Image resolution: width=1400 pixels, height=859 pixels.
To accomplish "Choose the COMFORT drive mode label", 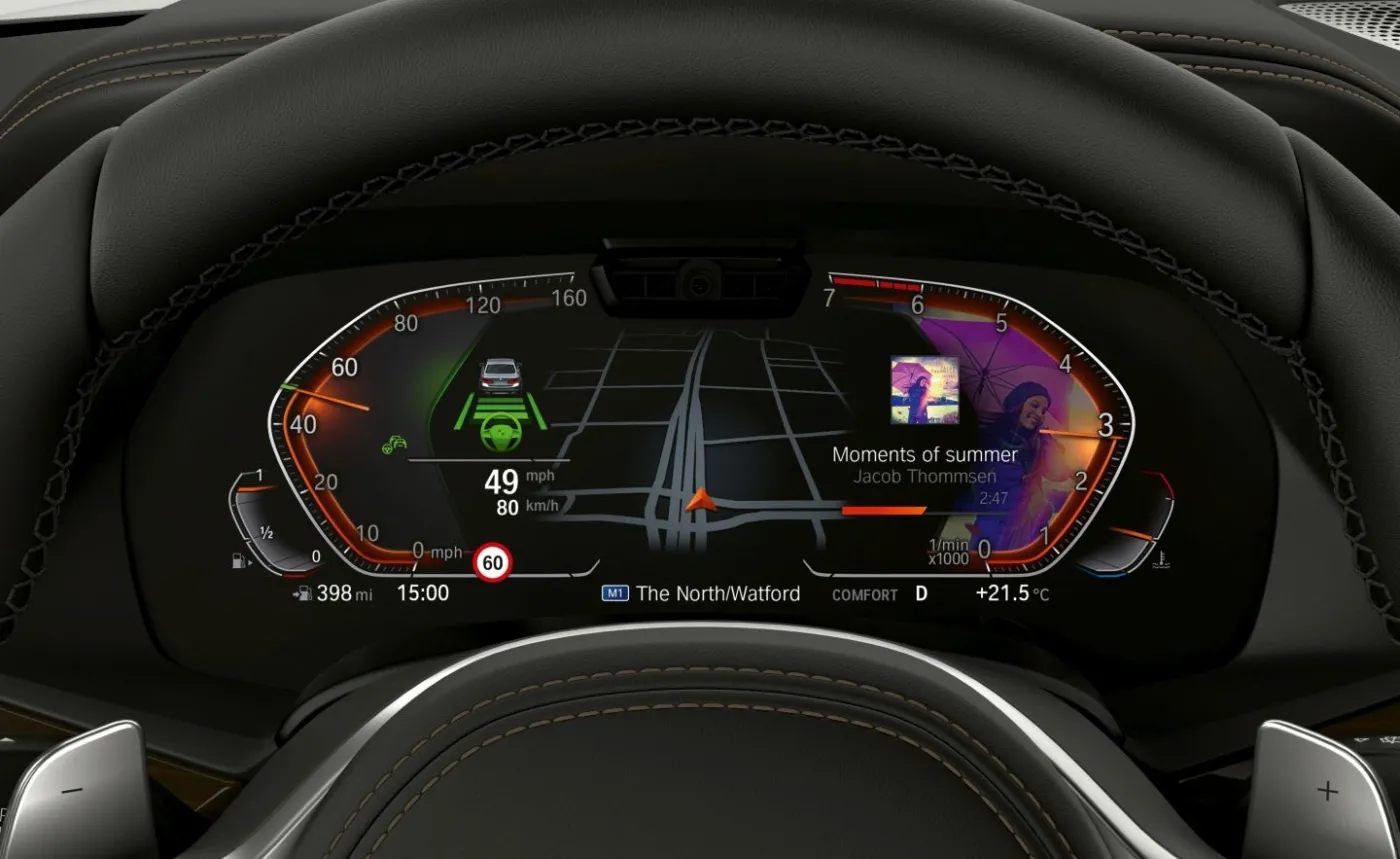I will pos(865,594).
